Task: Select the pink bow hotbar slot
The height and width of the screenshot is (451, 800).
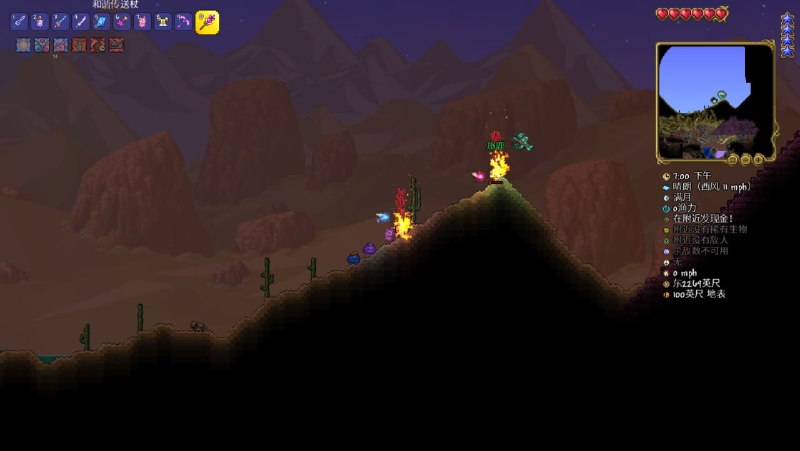Action: coord(184,21)
